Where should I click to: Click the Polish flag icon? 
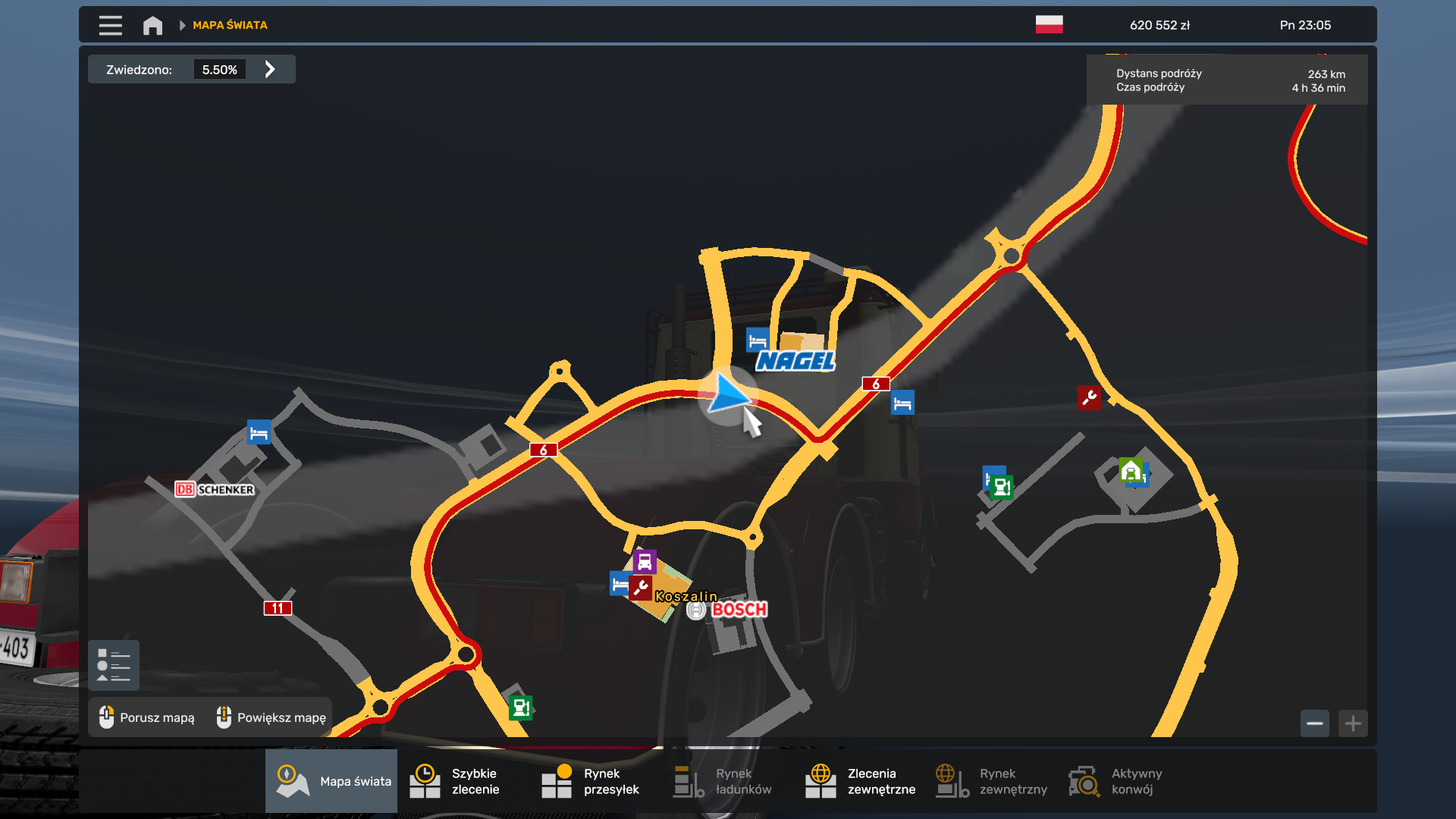coord(1049,25)
